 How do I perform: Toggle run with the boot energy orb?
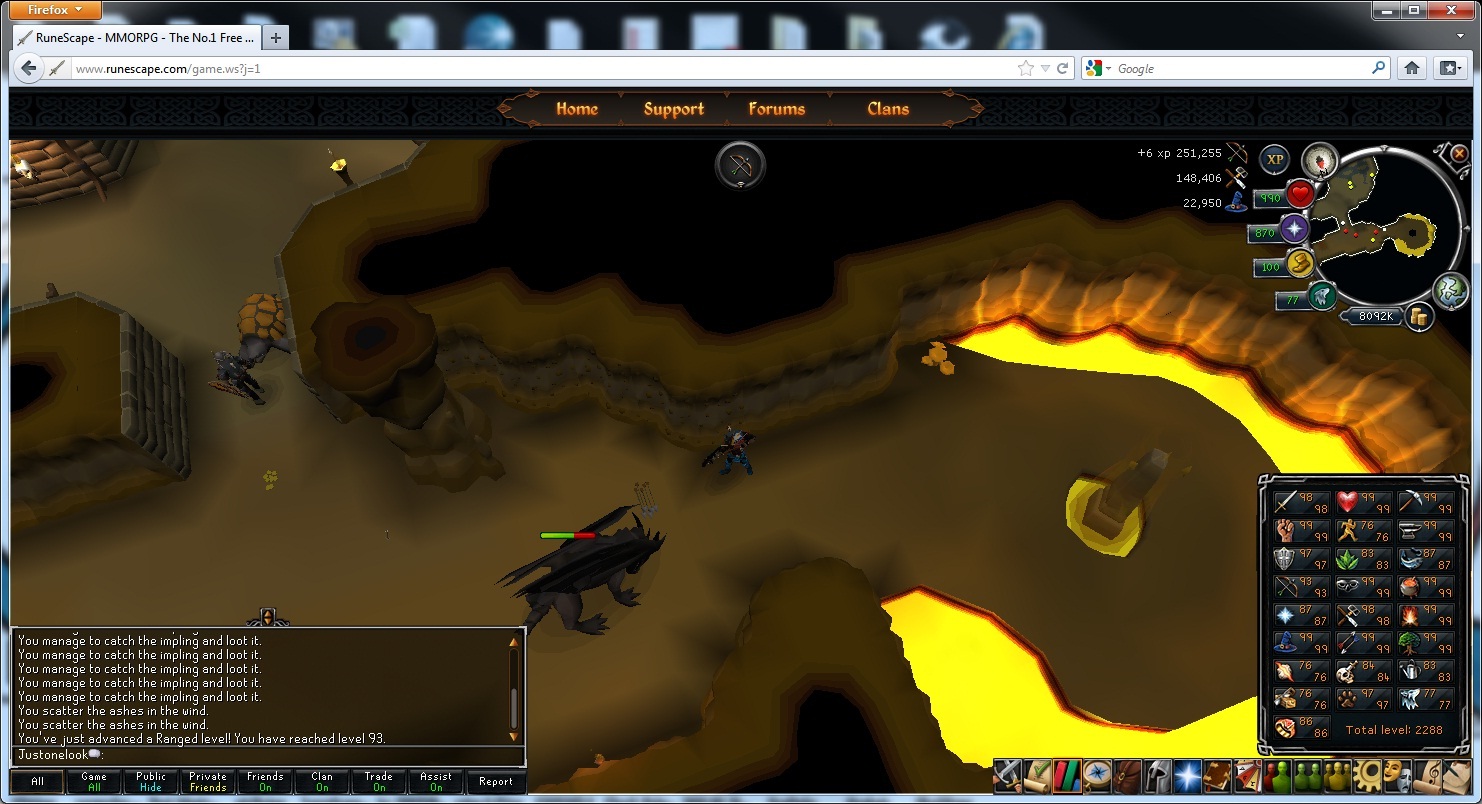pos(1299,264)
